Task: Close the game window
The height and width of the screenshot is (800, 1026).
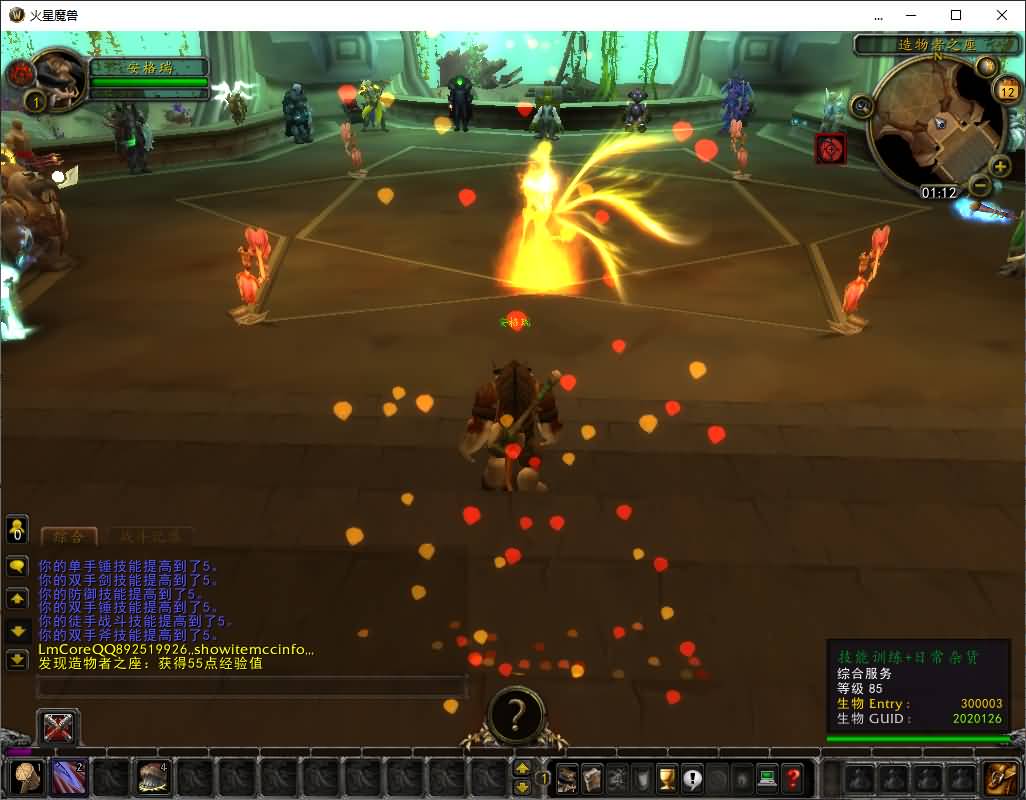Action: coord(1002,15)
